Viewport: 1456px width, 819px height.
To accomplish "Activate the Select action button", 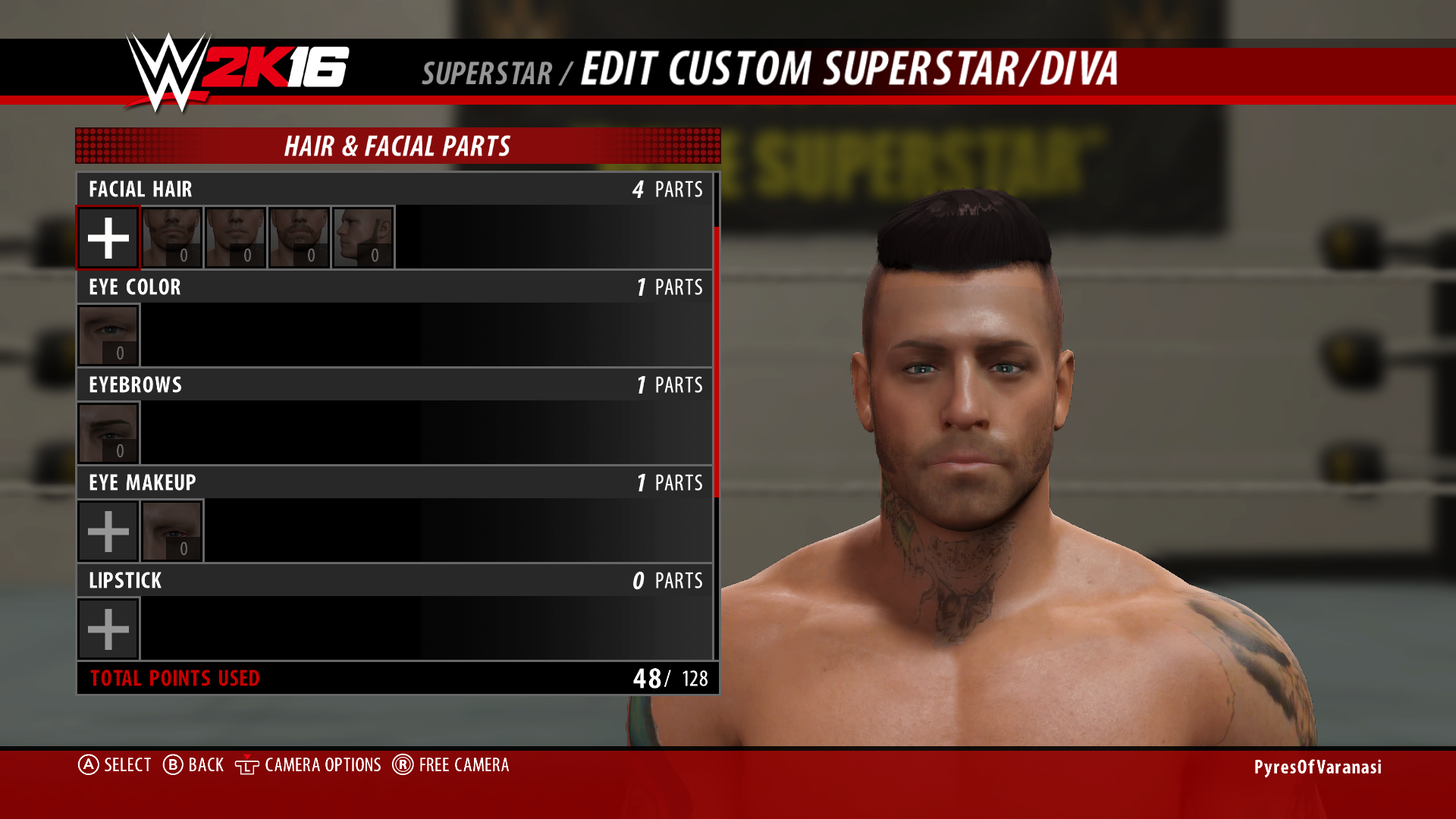I will pyautogui.click(x=118, y=765).
